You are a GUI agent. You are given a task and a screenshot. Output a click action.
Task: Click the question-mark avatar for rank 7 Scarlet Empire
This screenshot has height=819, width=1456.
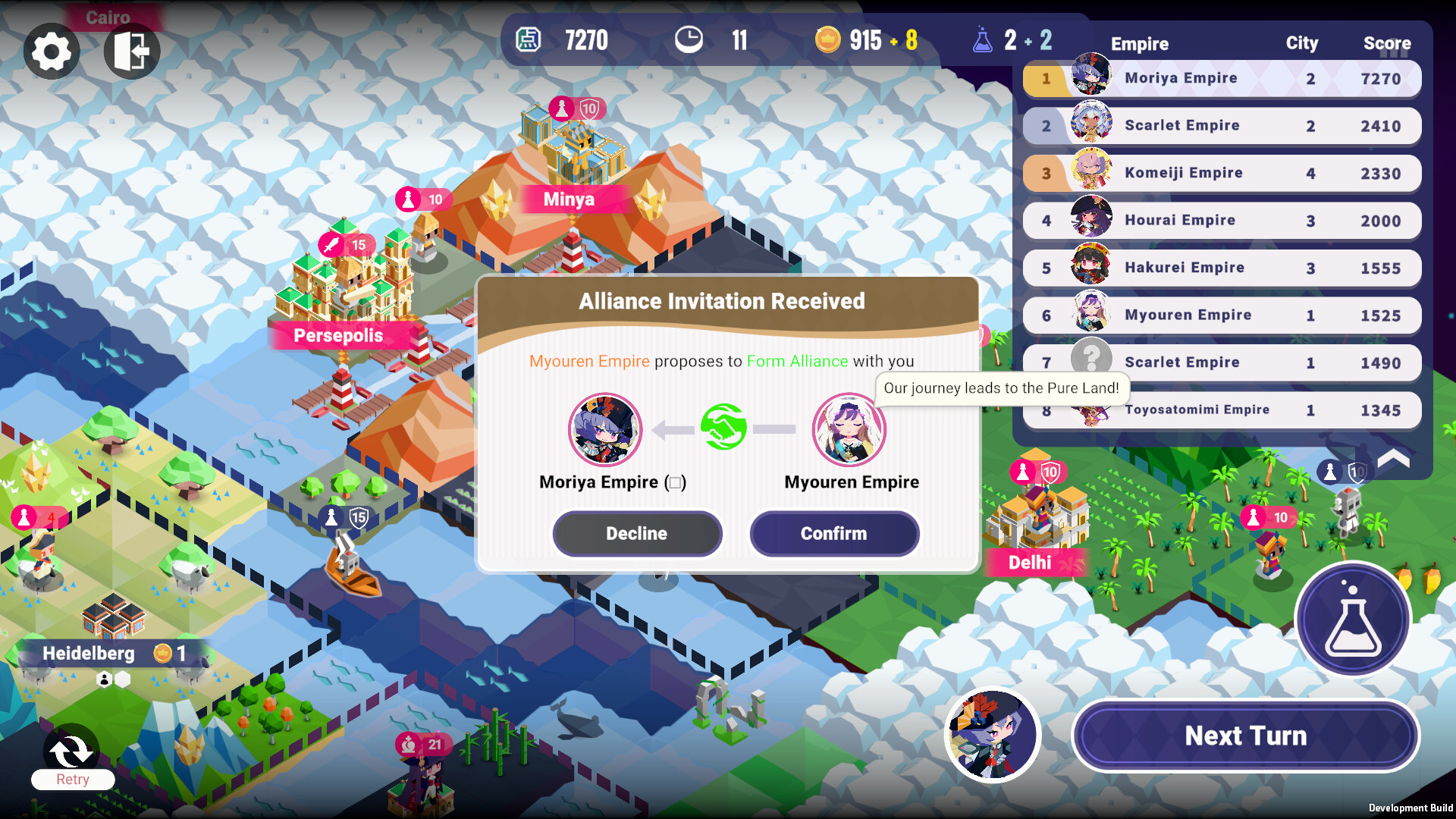1092,356
